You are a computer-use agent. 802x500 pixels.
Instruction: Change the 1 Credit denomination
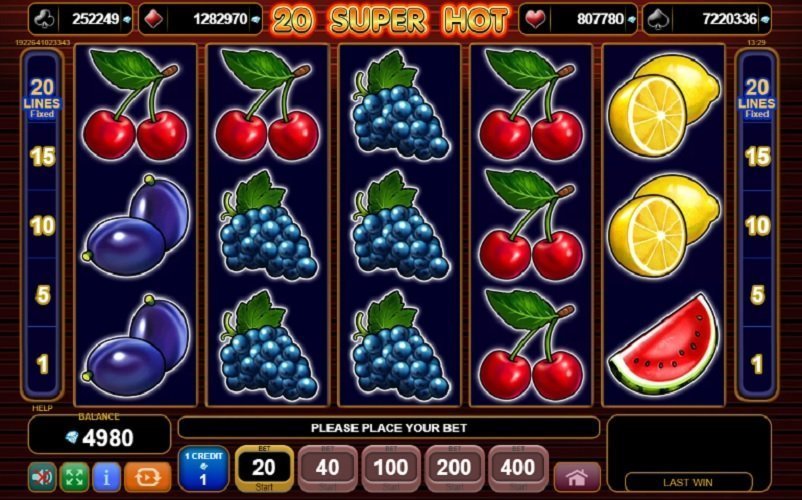203,468
